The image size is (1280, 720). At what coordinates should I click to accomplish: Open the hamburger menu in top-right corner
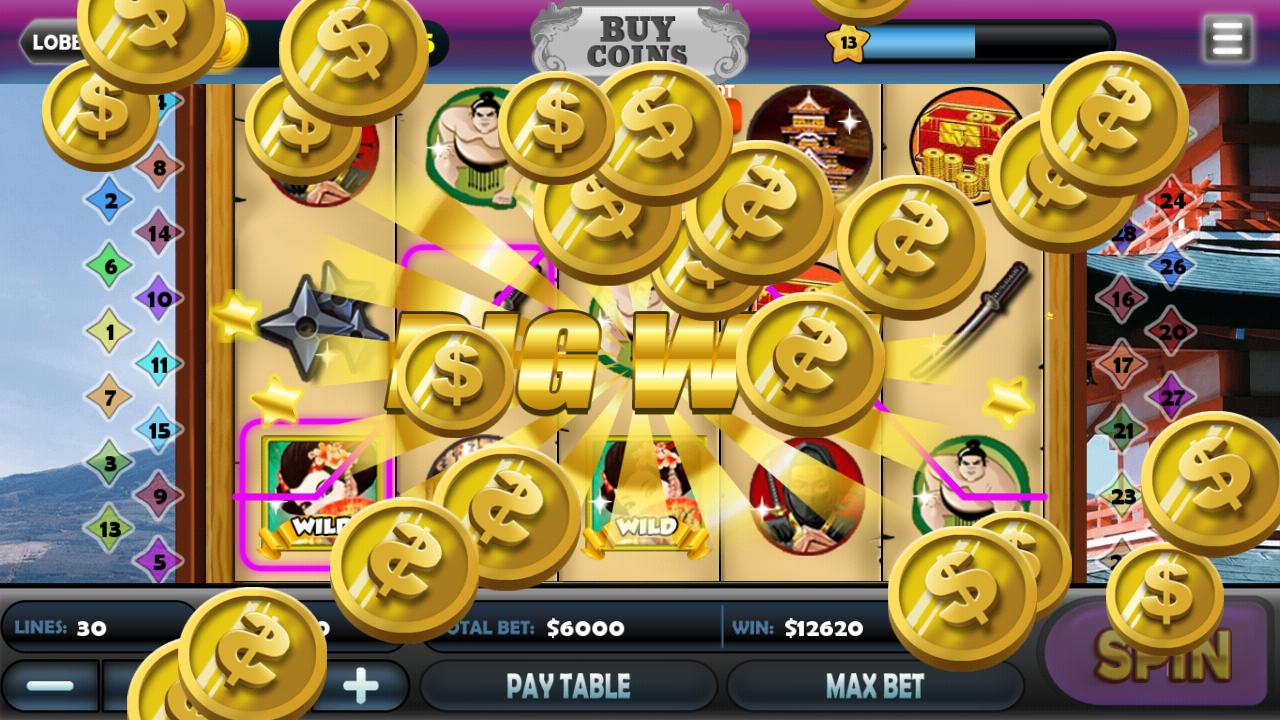point(1228,40)
